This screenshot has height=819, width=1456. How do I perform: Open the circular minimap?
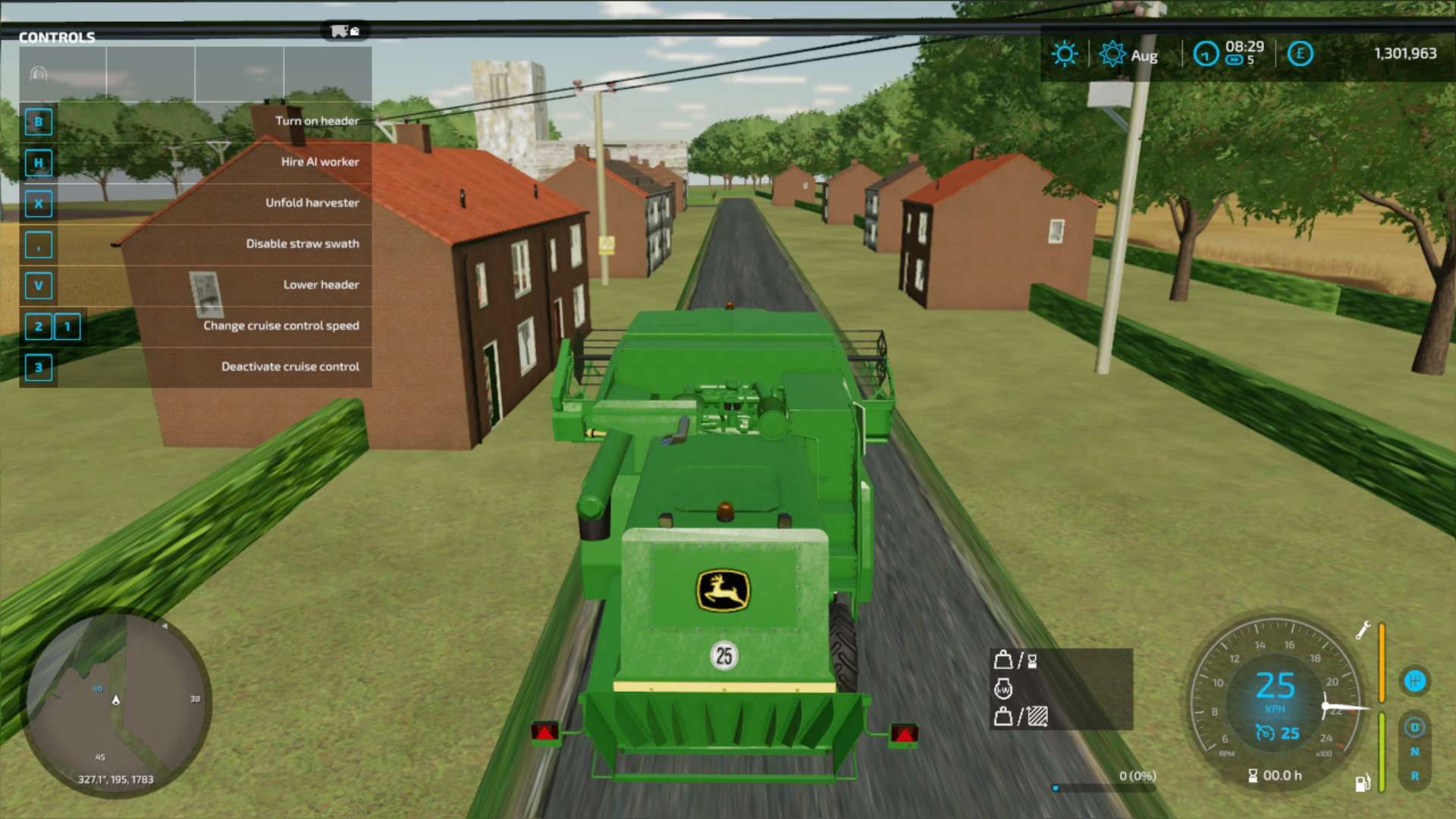click(x=118, y=705)
